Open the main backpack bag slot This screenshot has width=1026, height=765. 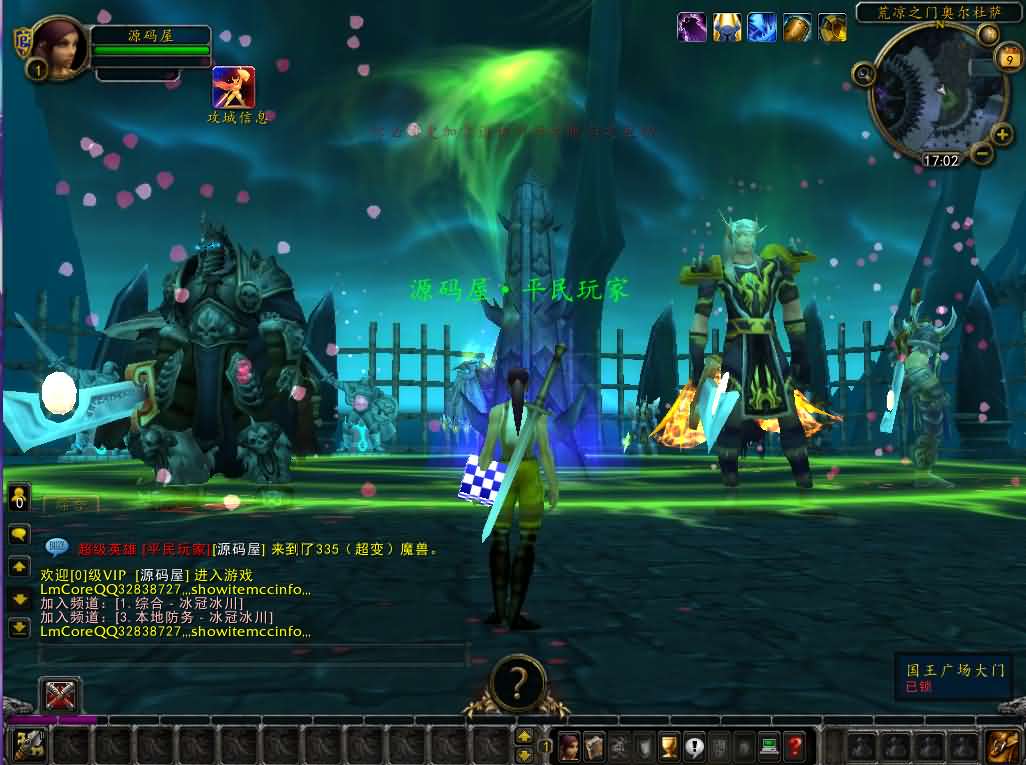pos(1001,745)
